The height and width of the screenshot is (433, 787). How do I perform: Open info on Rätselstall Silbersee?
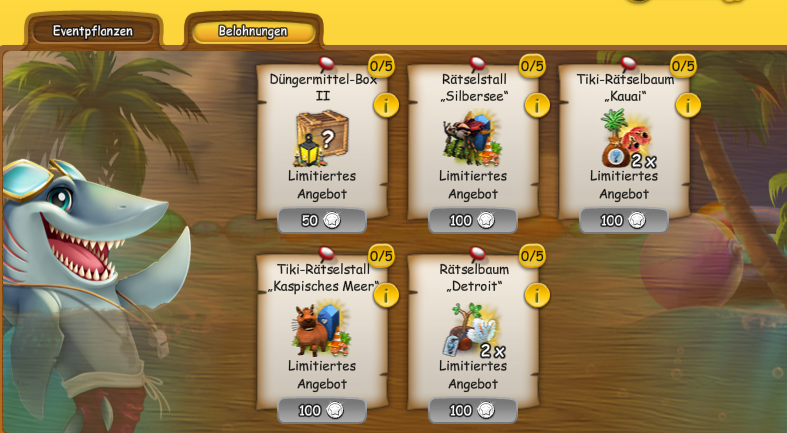point(537,105)
